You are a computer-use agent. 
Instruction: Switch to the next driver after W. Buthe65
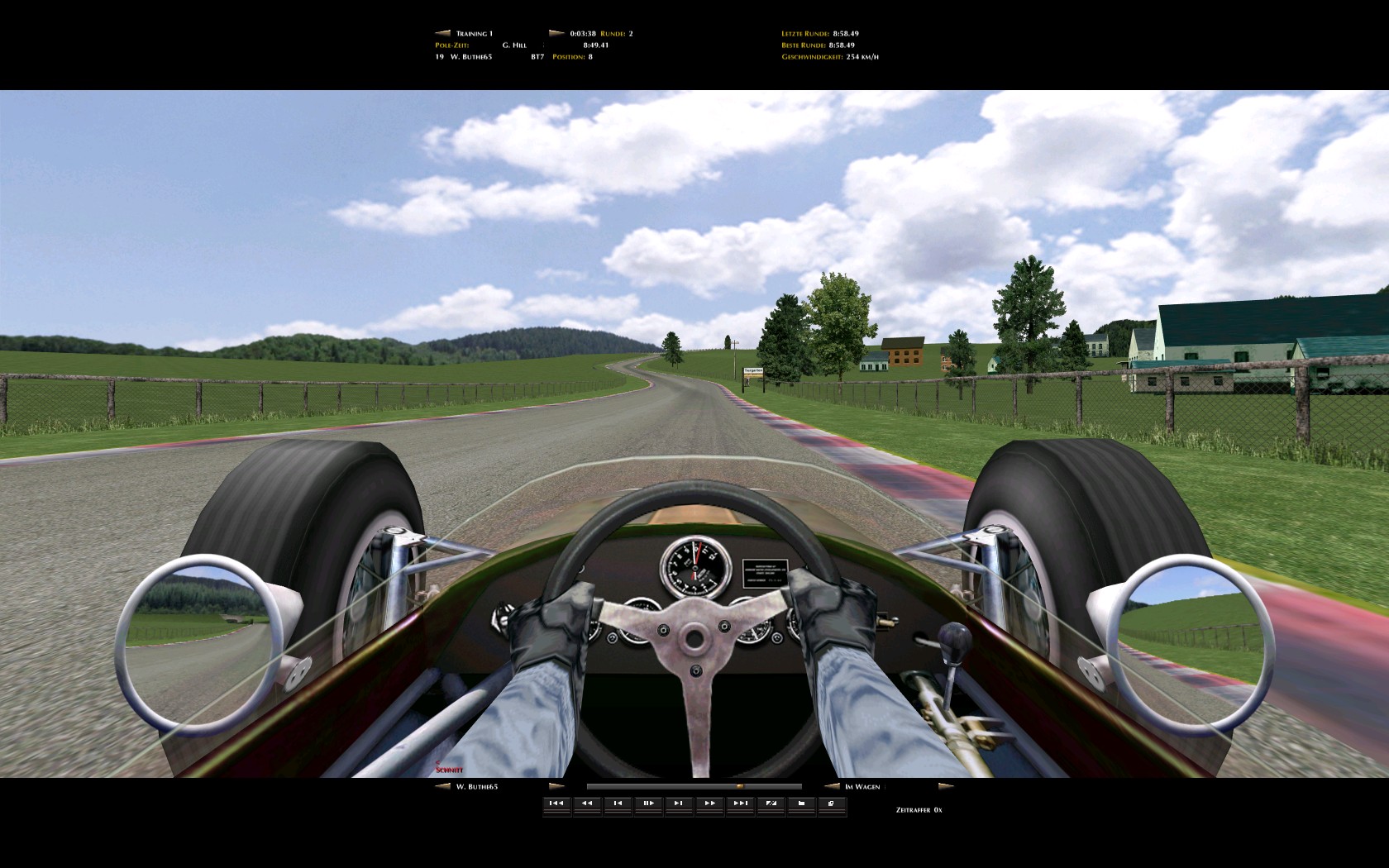point(556,786)
